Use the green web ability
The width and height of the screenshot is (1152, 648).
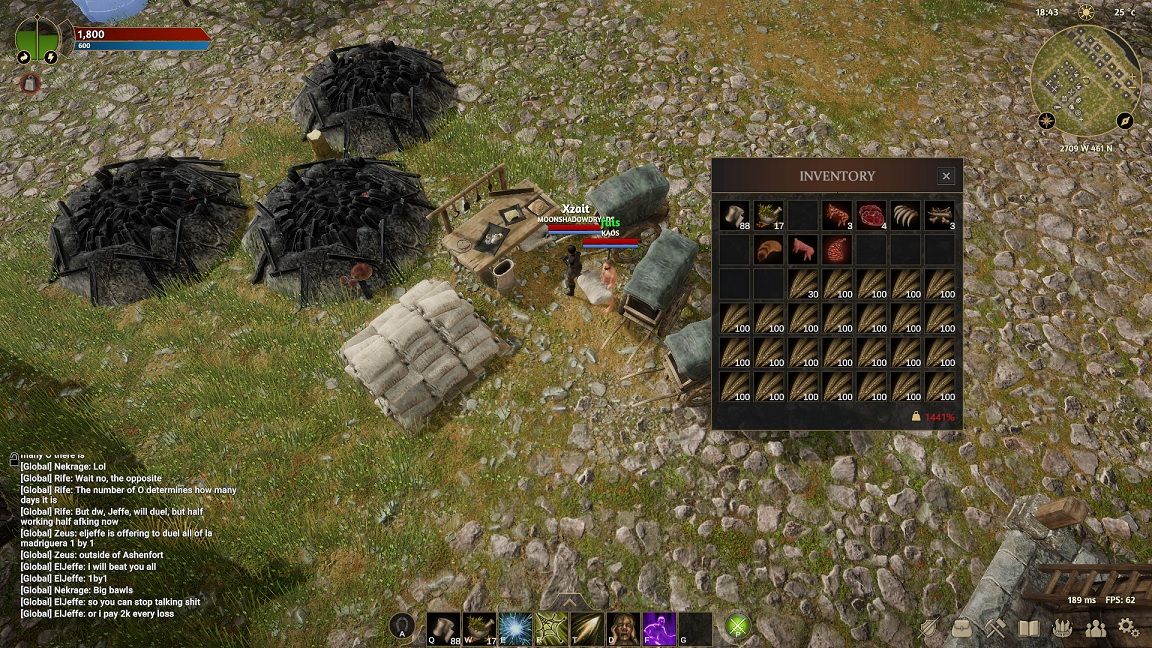551,628
